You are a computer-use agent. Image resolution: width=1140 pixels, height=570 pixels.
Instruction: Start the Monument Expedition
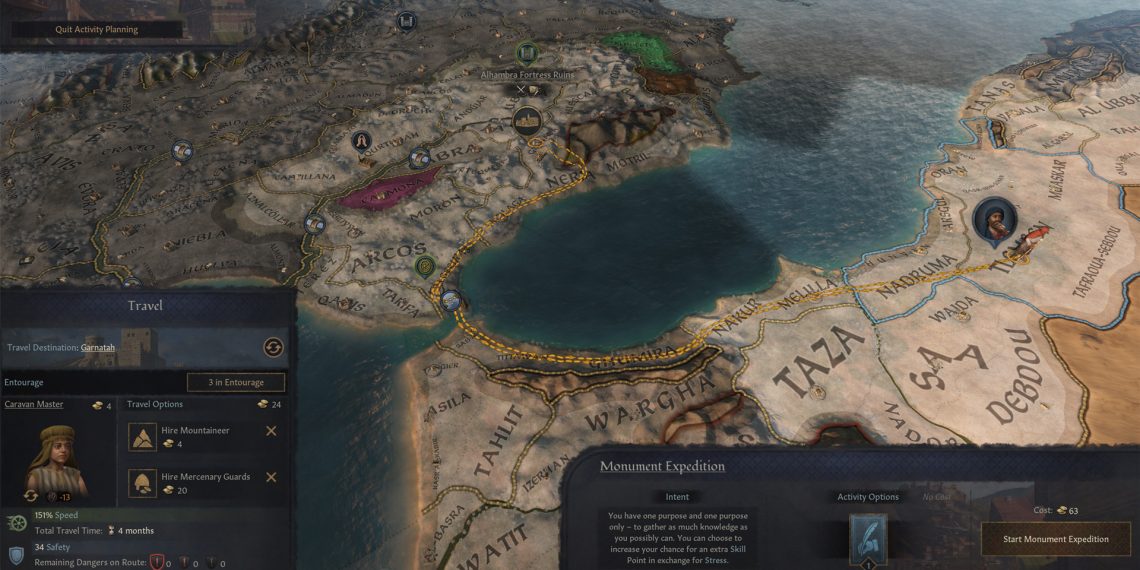coord(1056,539)
